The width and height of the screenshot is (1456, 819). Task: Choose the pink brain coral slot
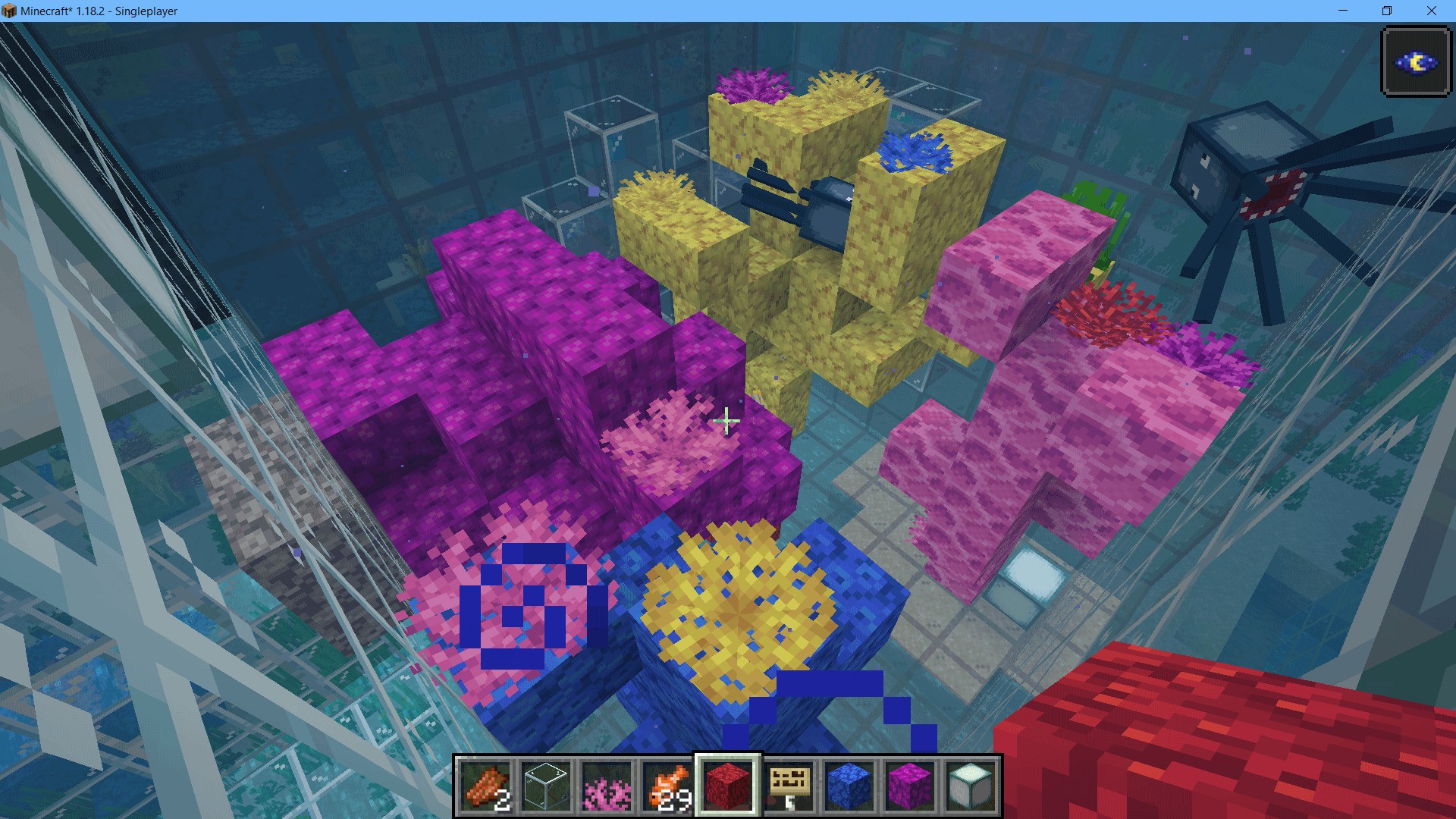[x=607, y=786]
